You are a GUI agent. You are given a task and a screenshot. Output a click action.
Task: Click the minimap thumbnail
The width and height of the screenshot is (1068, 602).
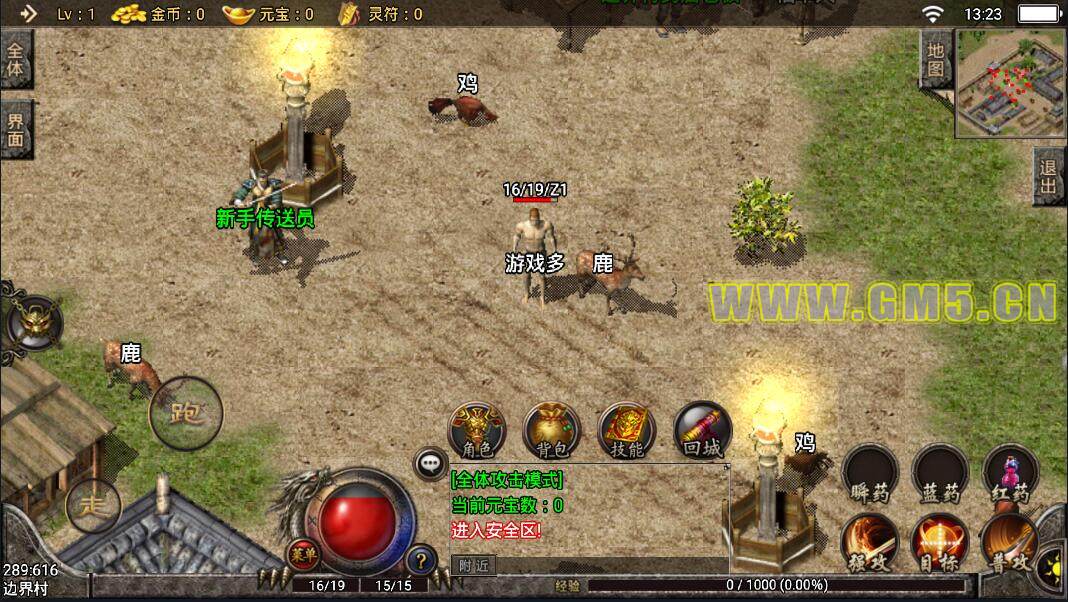tap(1010, 83)
